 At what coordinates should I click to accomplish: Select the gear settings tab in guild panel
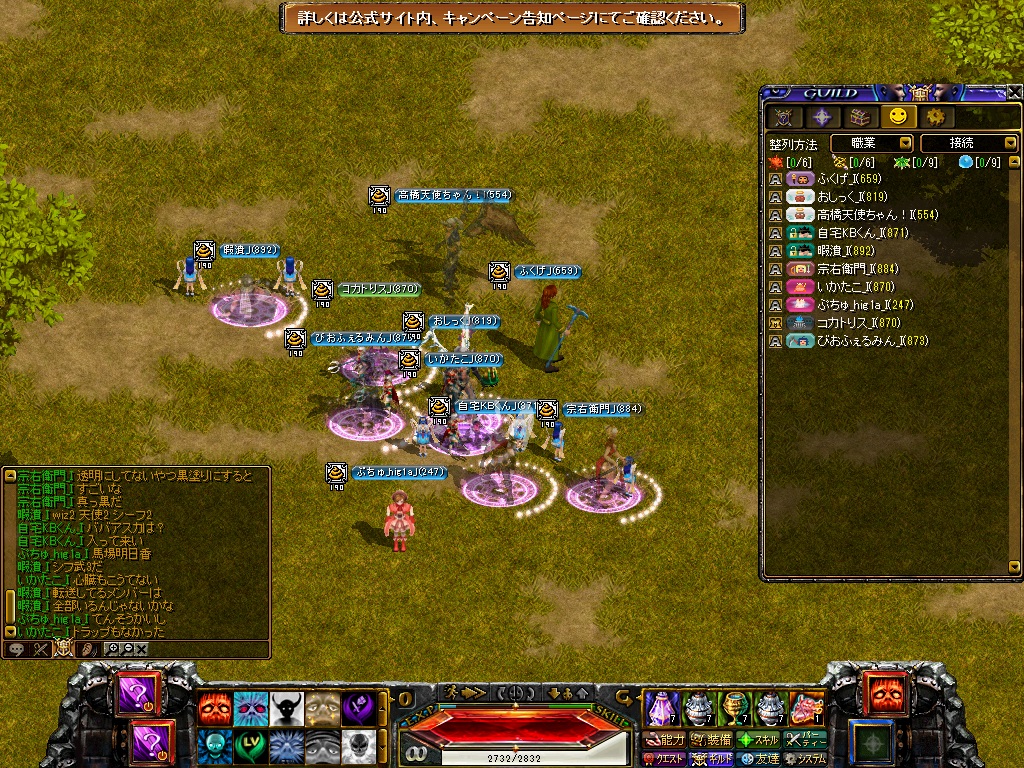935,117
